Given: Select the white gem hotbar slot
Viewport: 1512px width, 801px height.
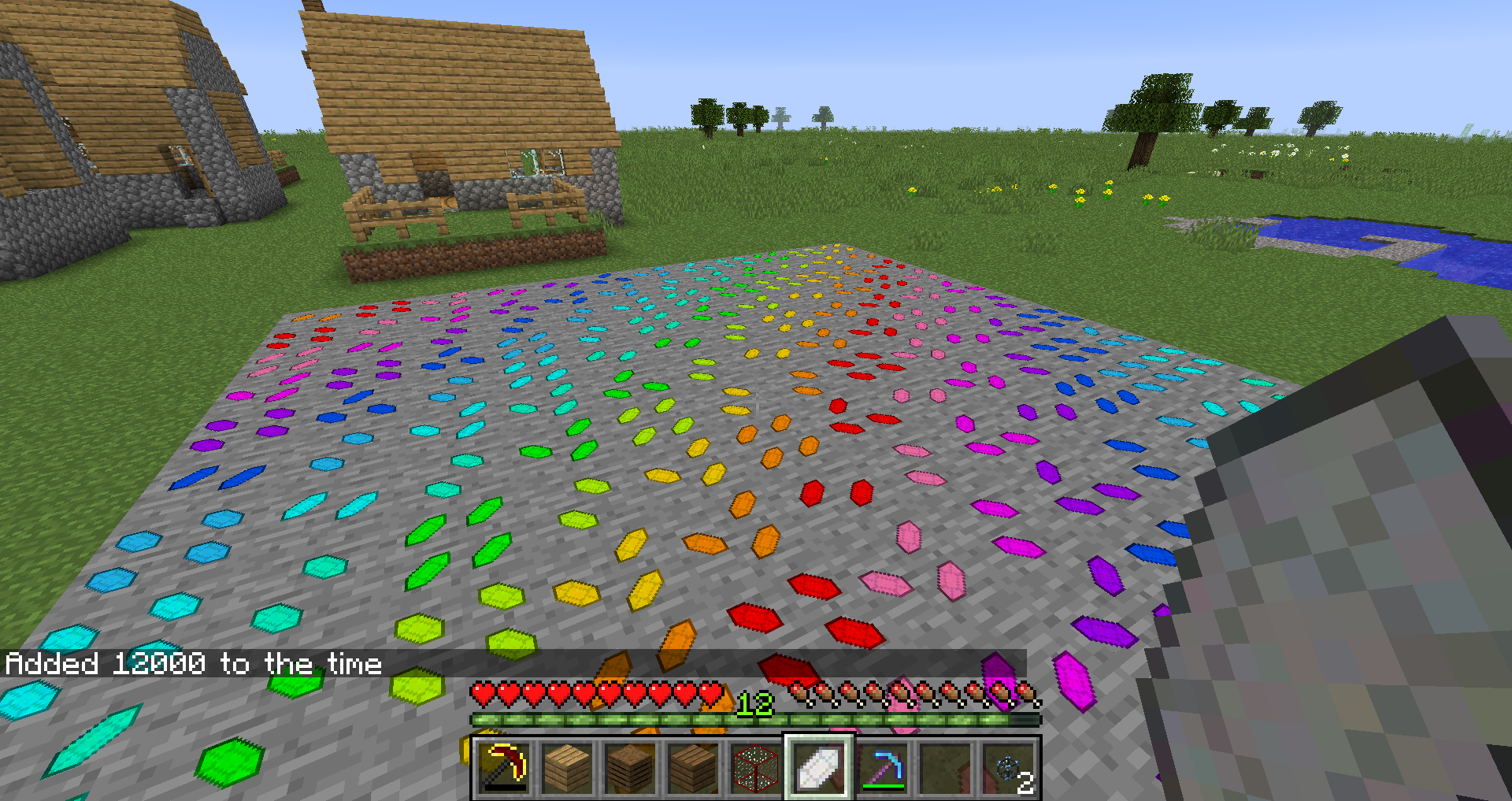Looking at the screenshot, I should 819,768.
